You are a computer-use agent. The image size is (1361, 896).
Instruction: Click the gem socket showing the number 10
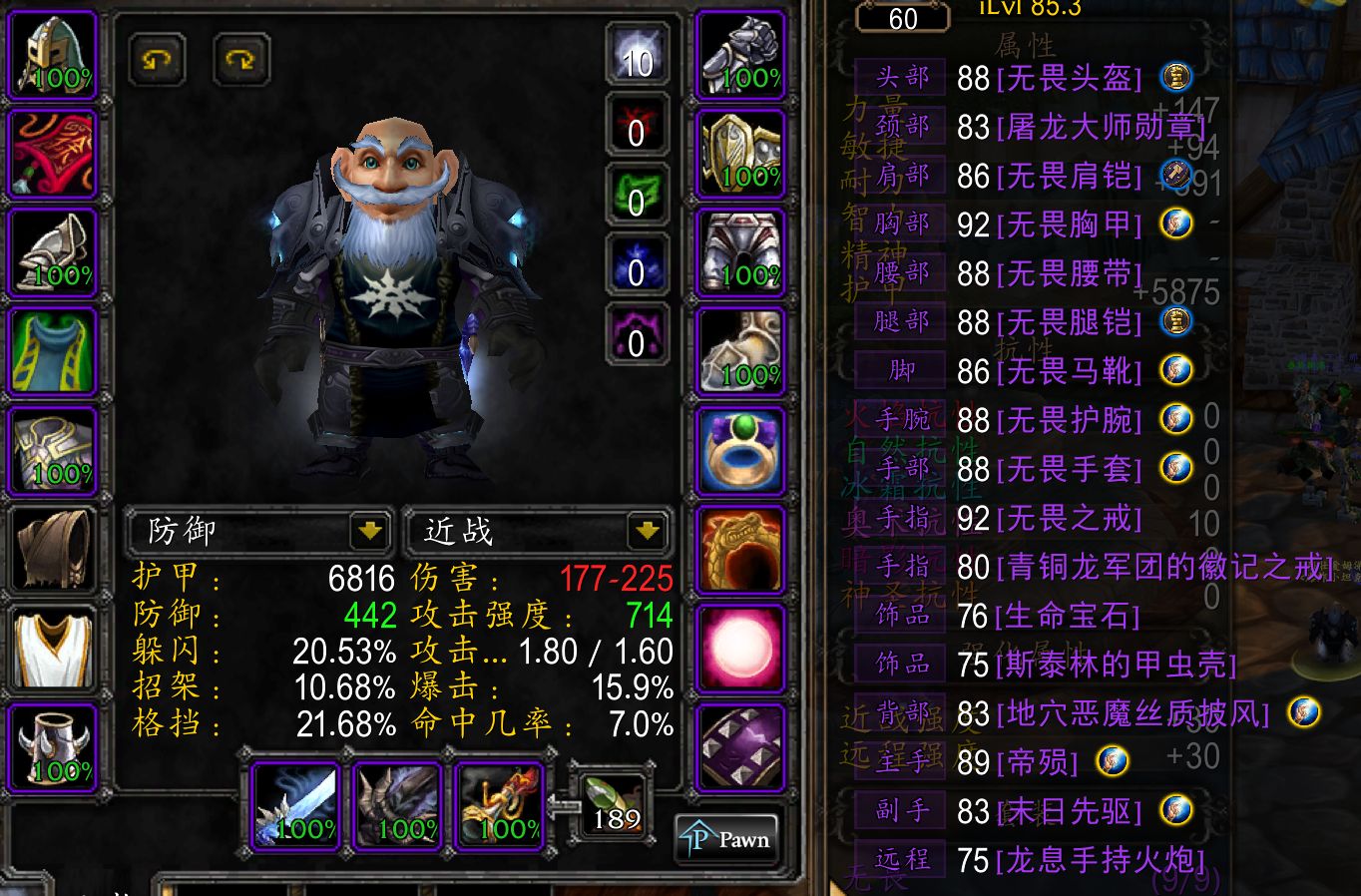pos(637,60)
